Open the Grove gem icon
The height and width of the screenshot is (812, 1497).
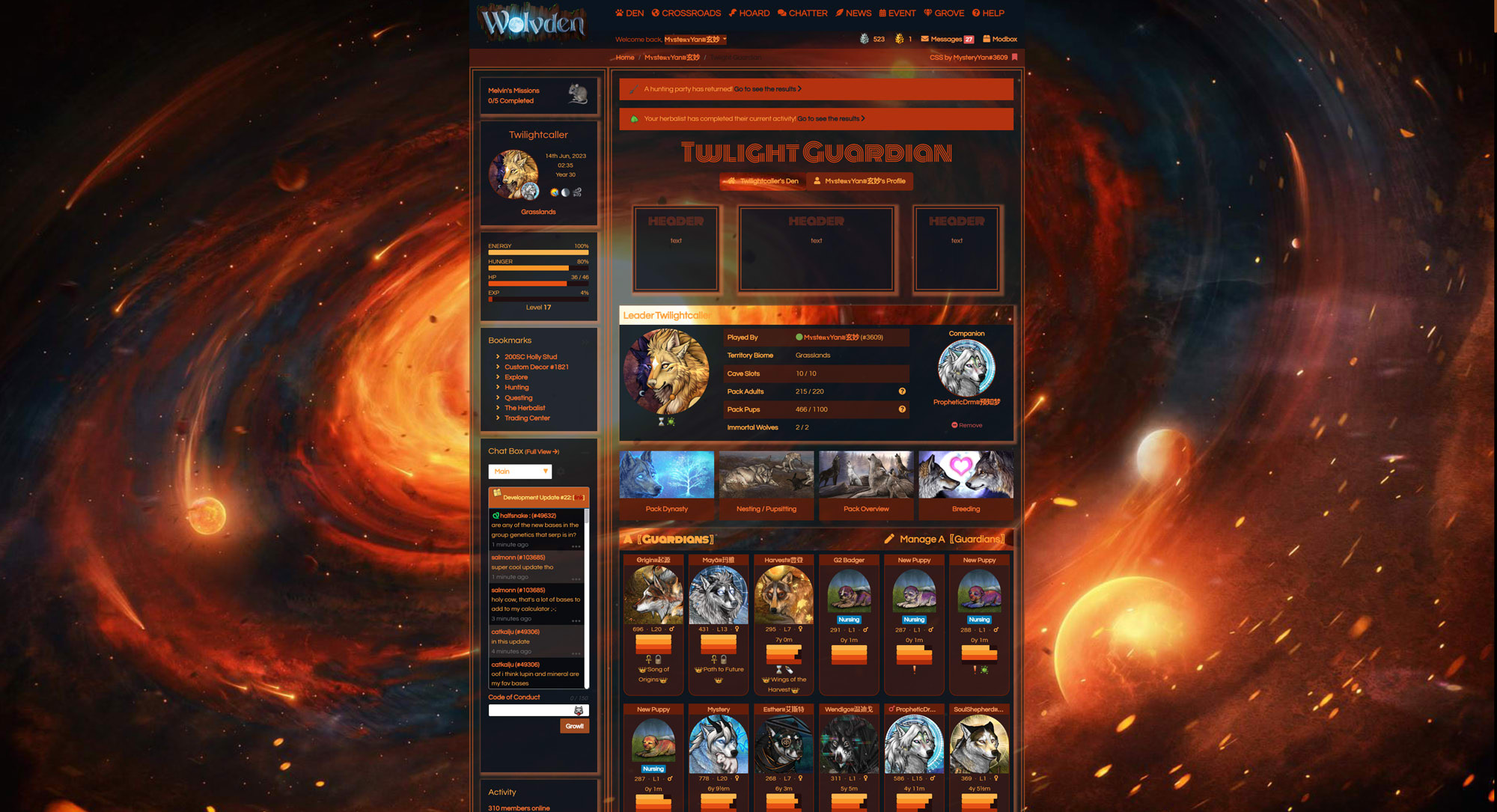[928, 13]
